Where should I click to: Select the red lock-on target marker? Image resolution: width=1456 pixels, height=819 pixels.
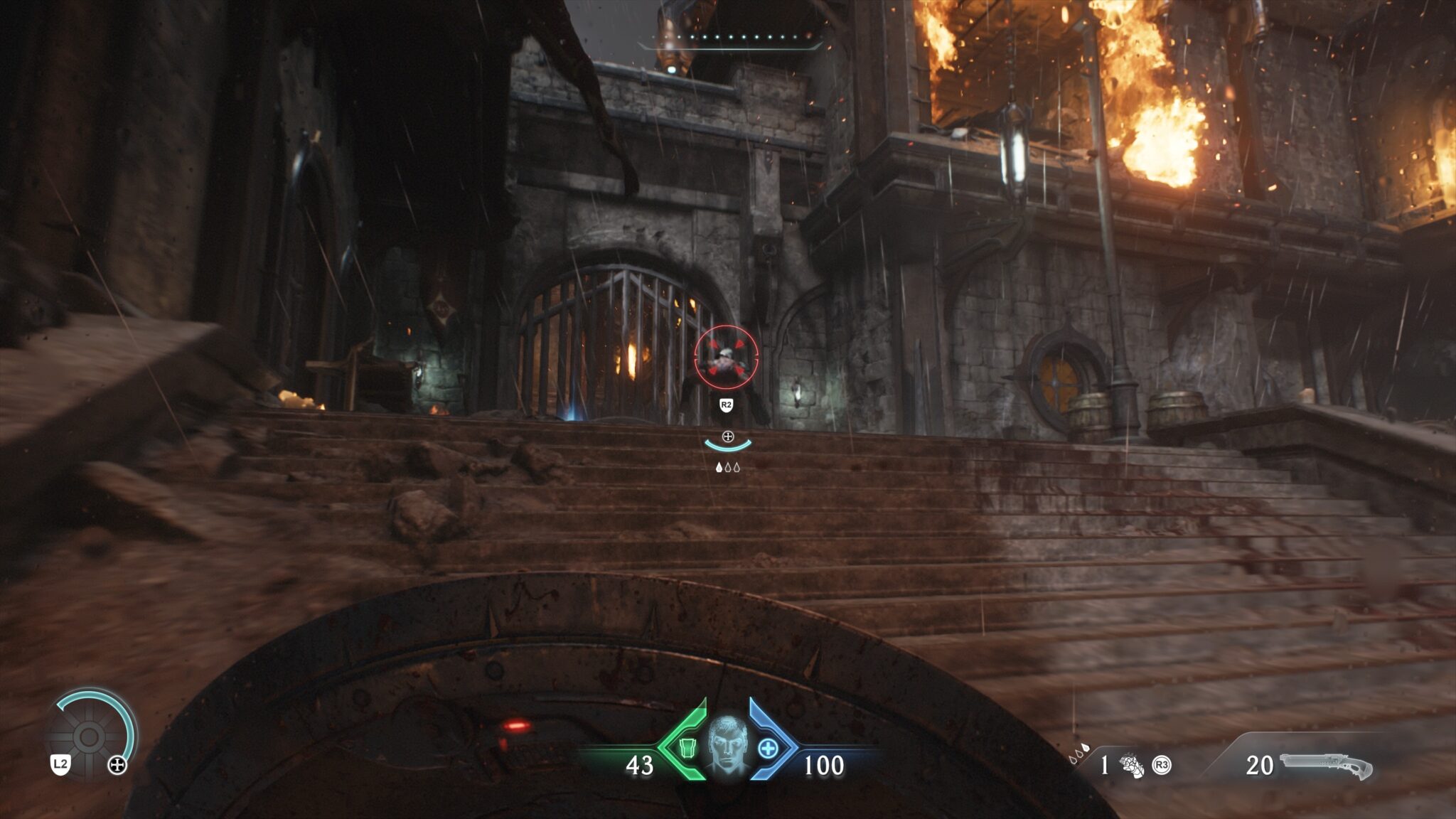pos(726,356)
